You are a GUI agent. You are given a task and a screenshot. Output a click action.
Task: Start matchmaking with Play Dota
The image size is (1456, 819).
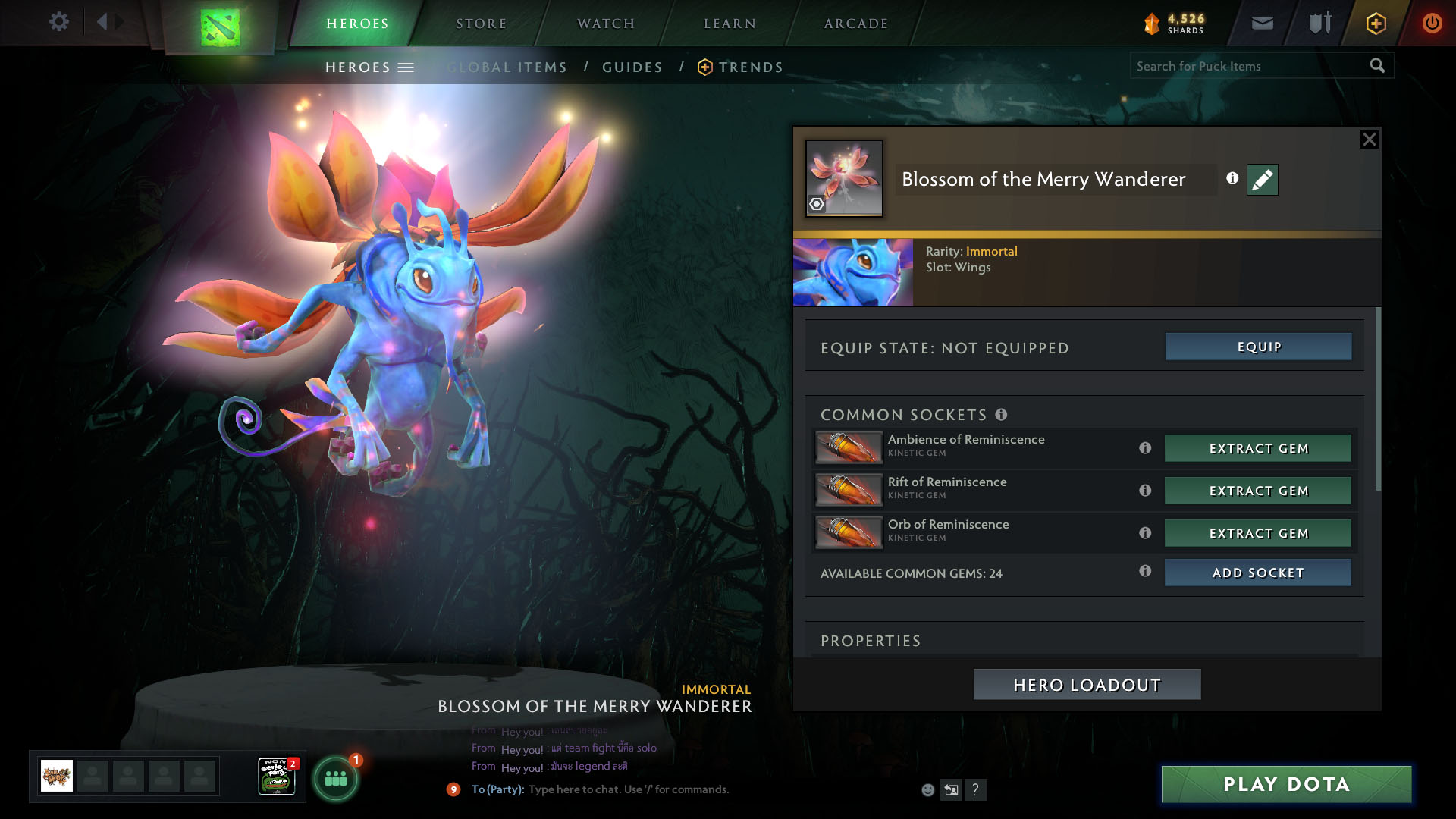[x=1286, y=784]
